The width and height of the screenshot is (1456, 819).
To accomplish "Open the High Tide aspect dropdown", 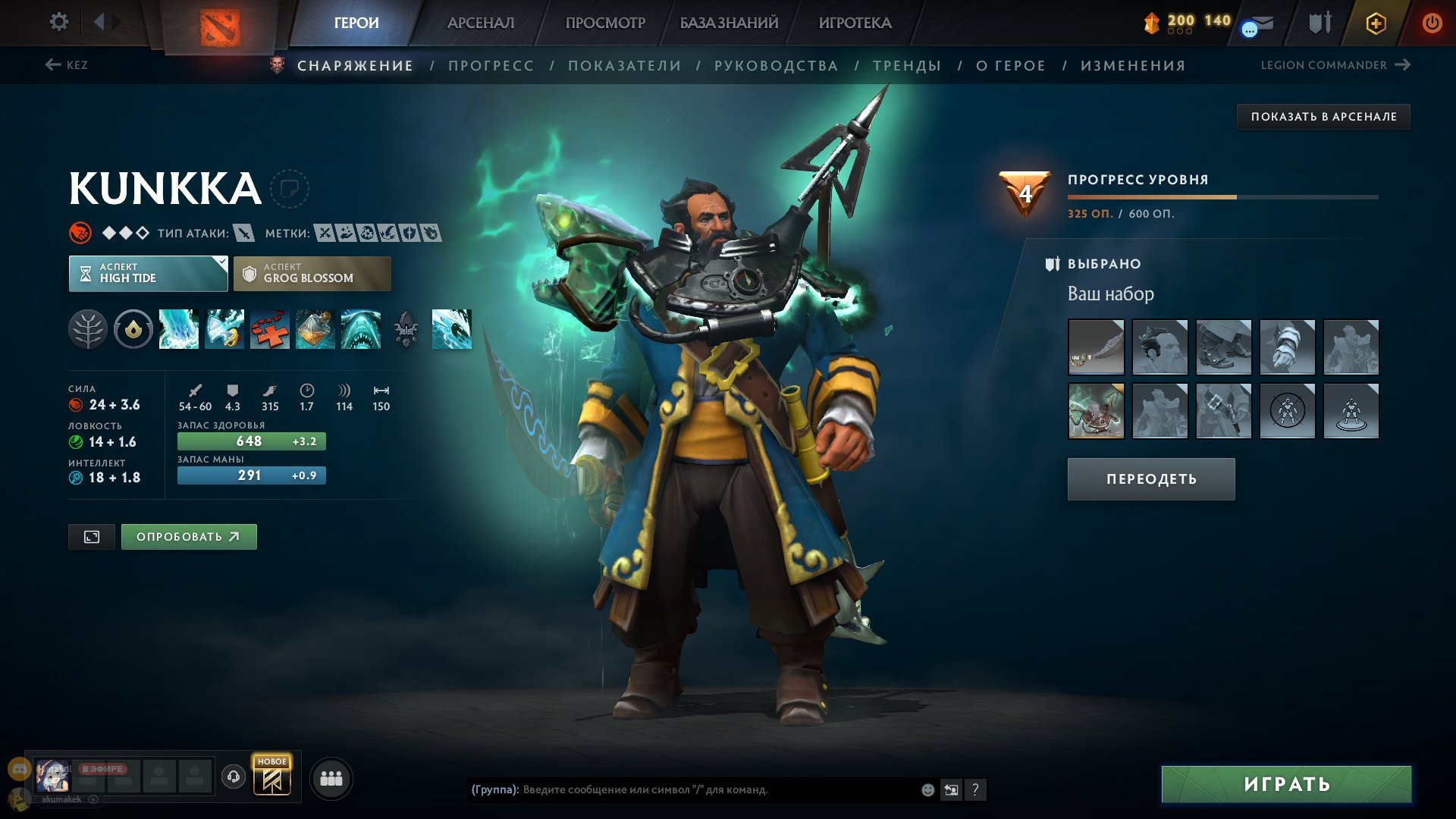I will pos(148,272).
